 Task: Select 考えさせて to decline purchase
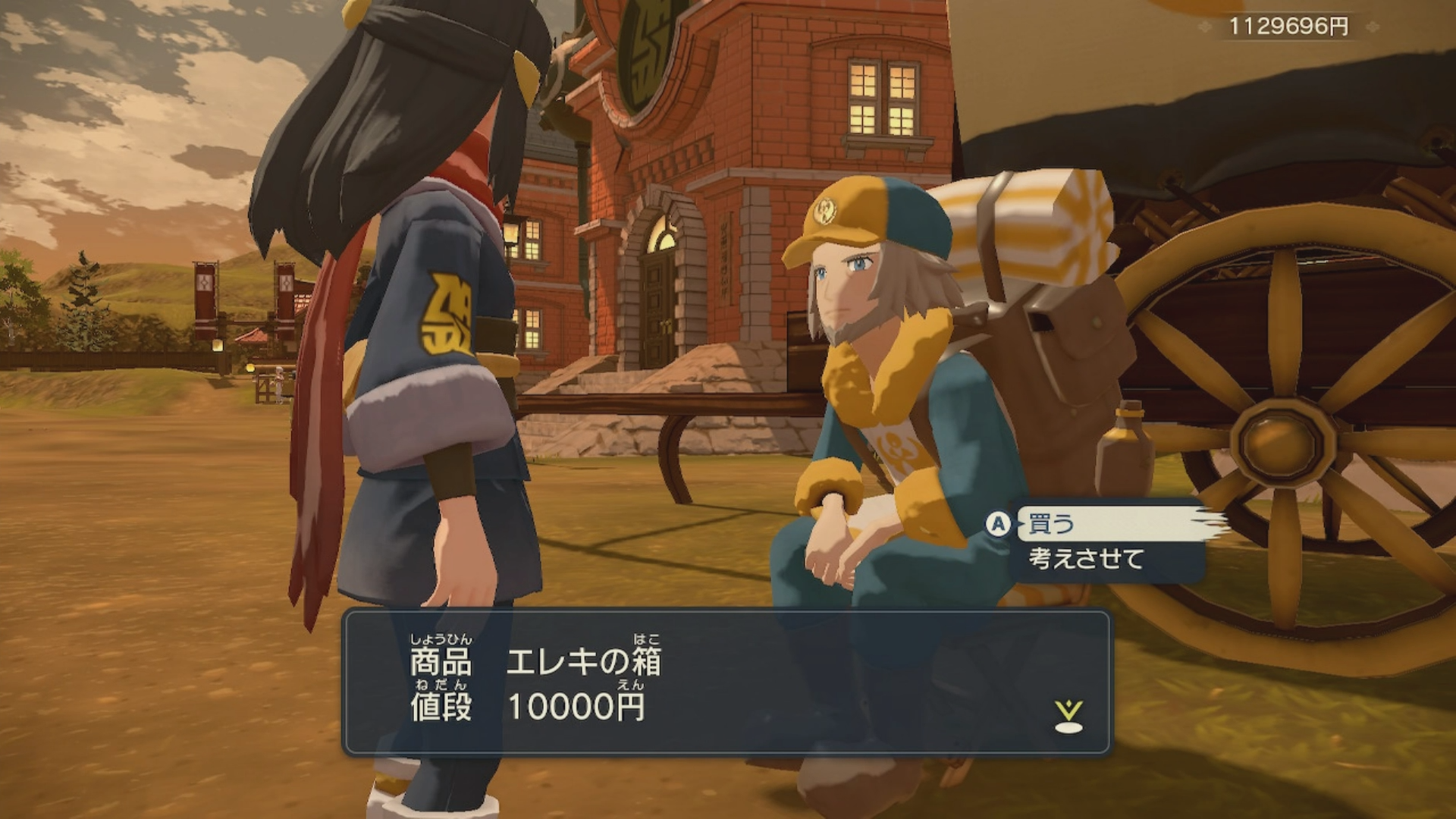(x=1086, y=559)
